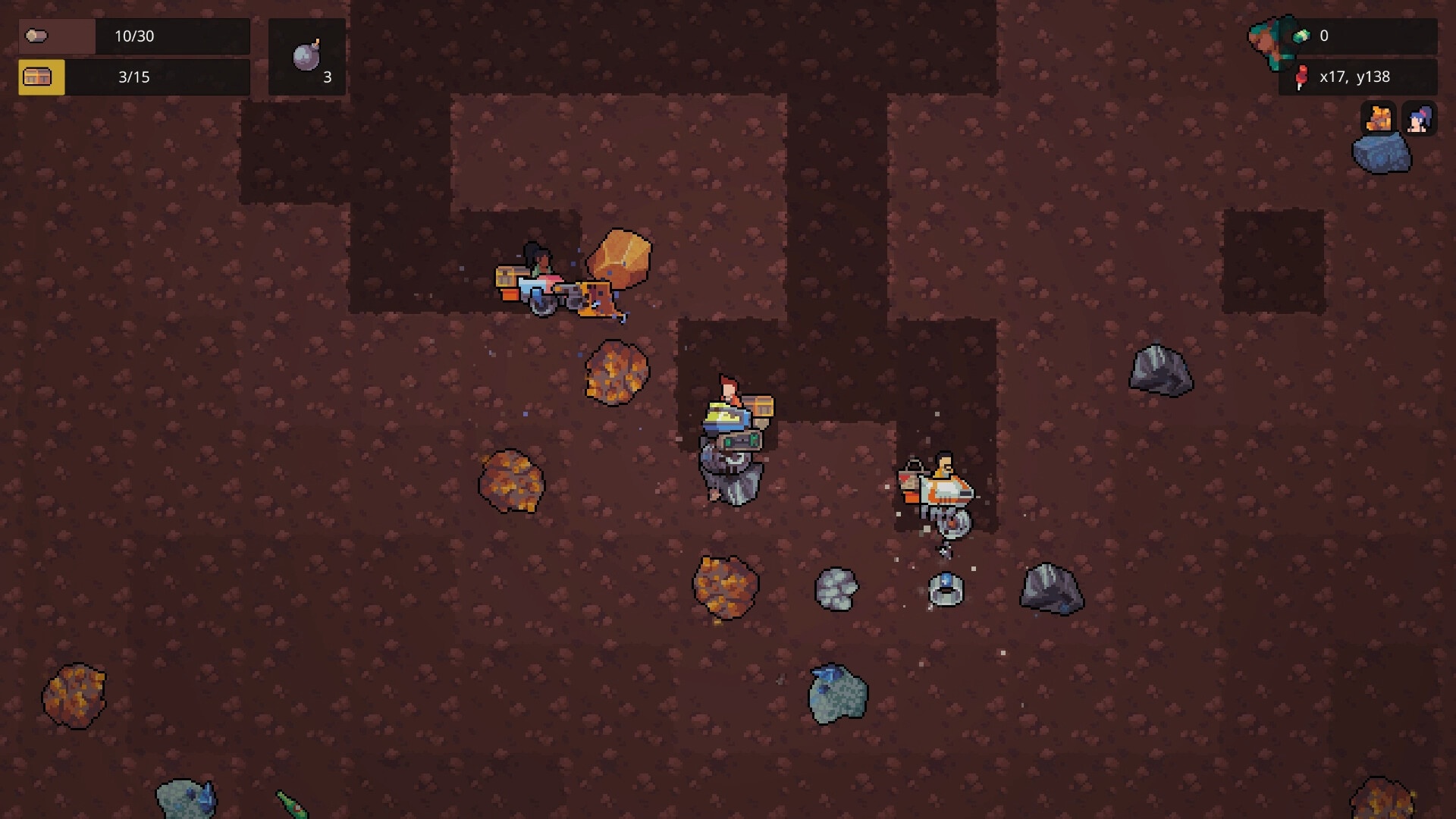Click the red map pin icon
Screen dimensions: 1456x819
pos(1301,77)
